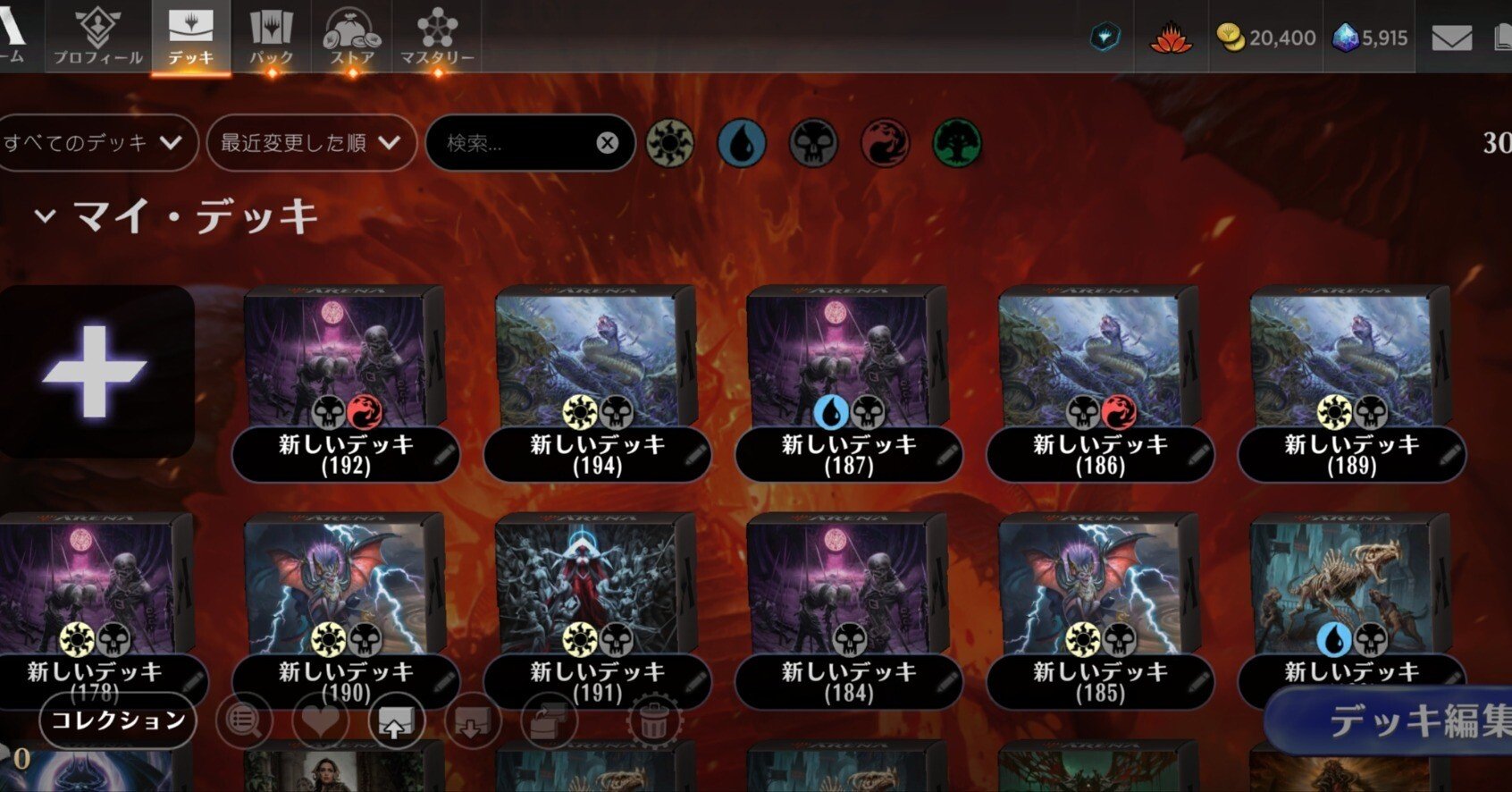Open the プロフィール tab
This screenshot has height=792, width=1512.
pos(97,38)
